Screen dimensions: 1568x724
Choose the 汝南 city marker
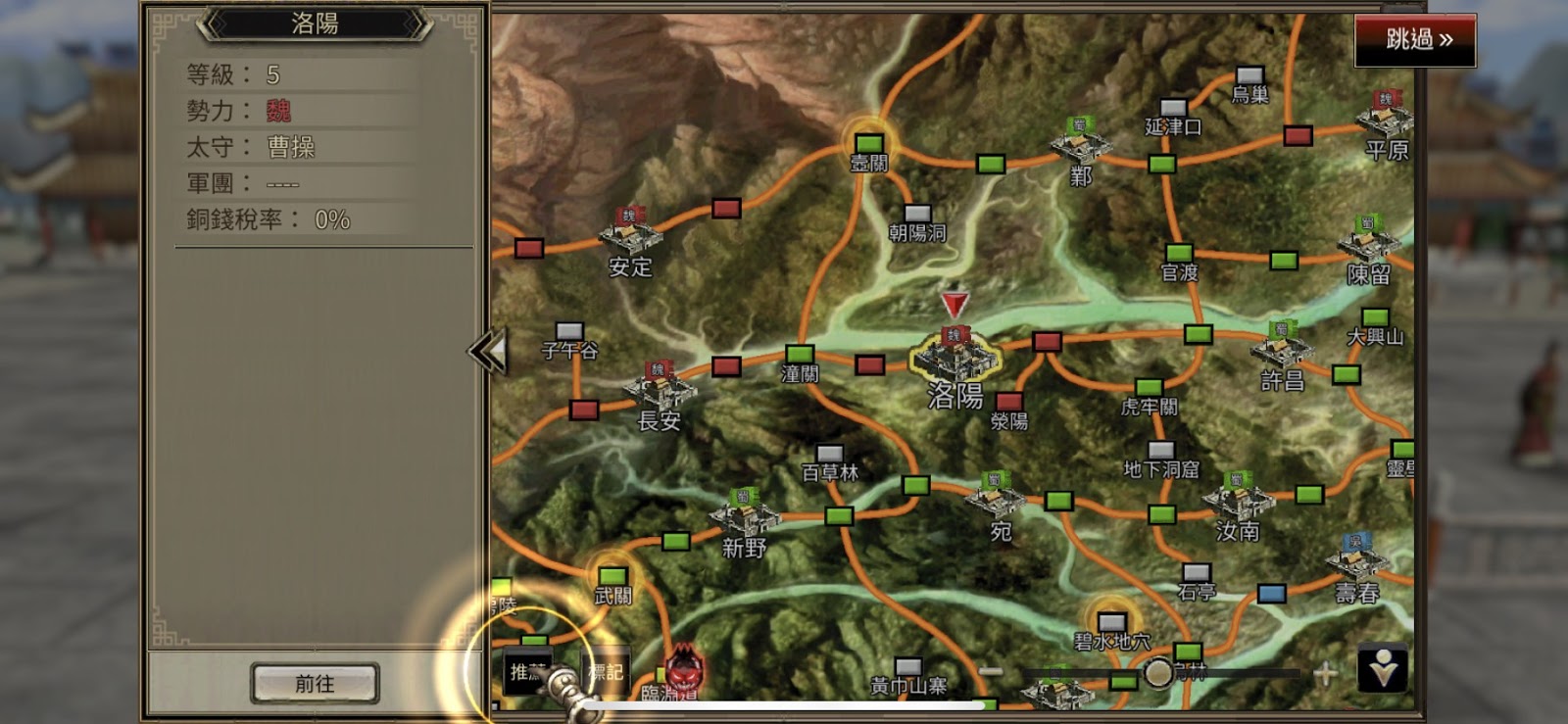click(x=1238, y=501)
